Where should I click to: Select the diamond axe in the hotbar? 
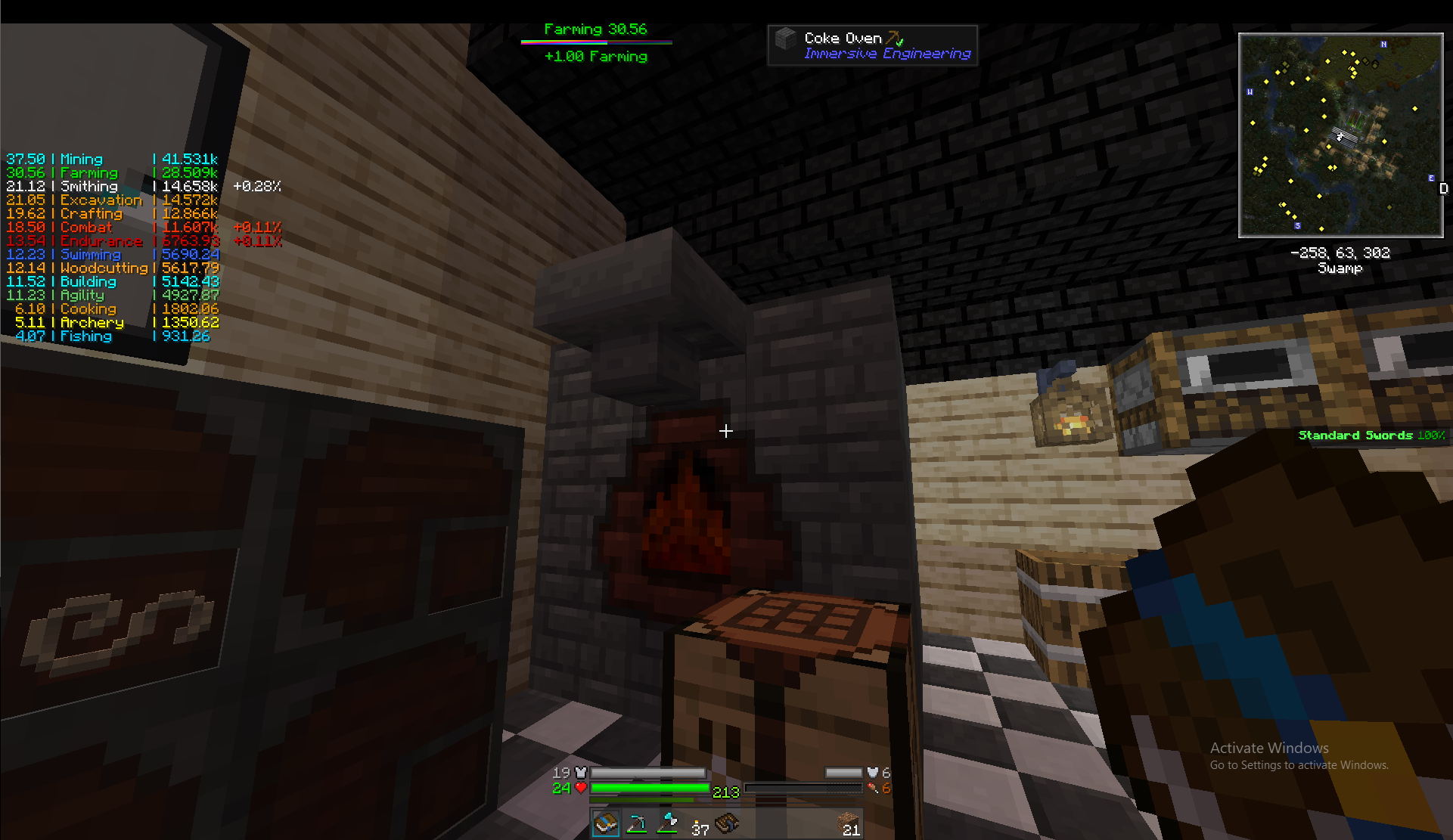coord(667,824)
